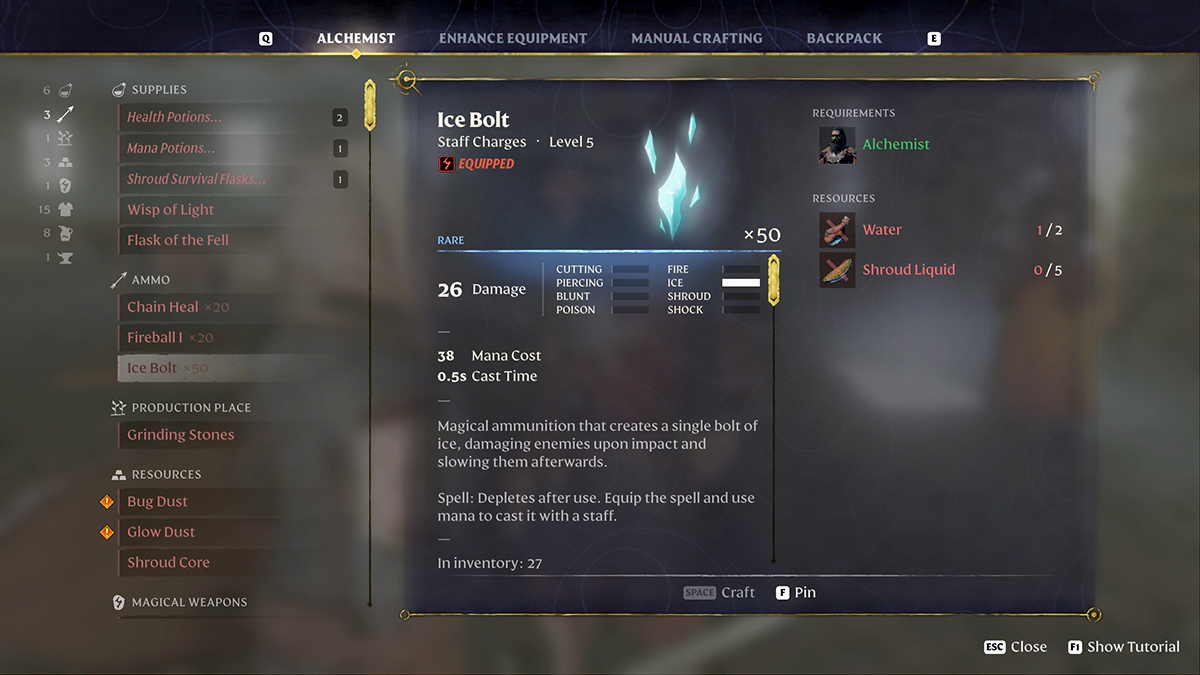Viewport: 1200px width, 675px height.
Task: Open the Manual Crafting tab
Action: [696, 39]
